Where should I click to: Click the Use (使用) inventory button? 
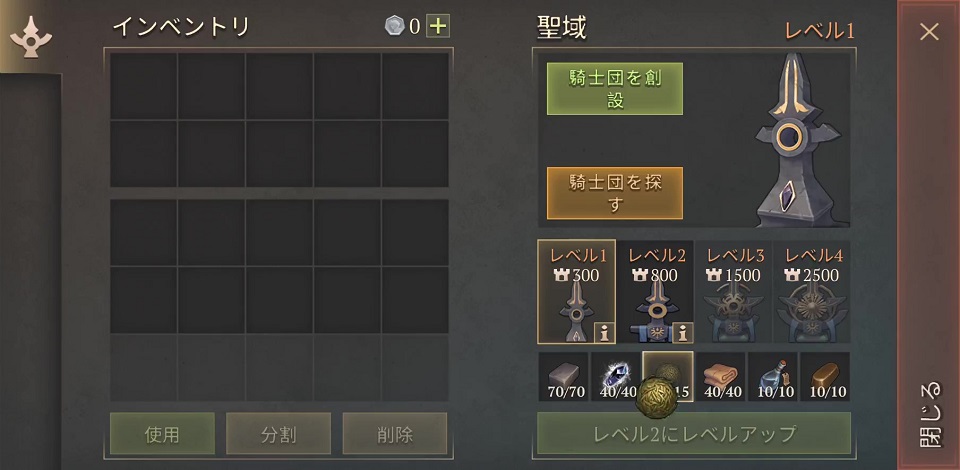[162, 434]
